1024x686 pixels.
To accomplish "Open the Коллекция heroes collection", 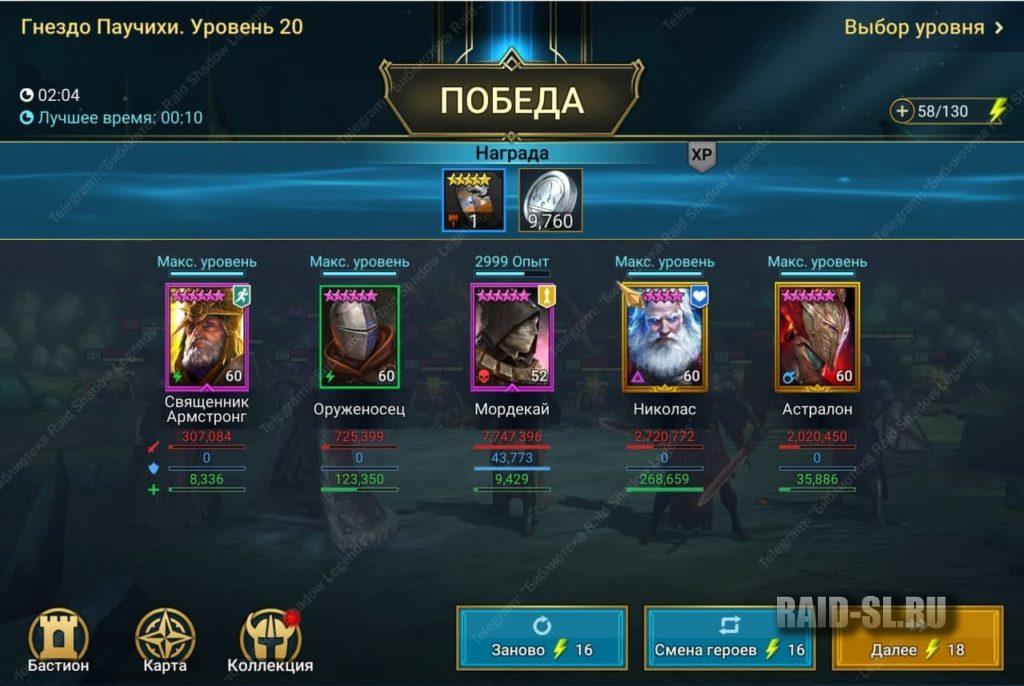I will click(270, 638).
